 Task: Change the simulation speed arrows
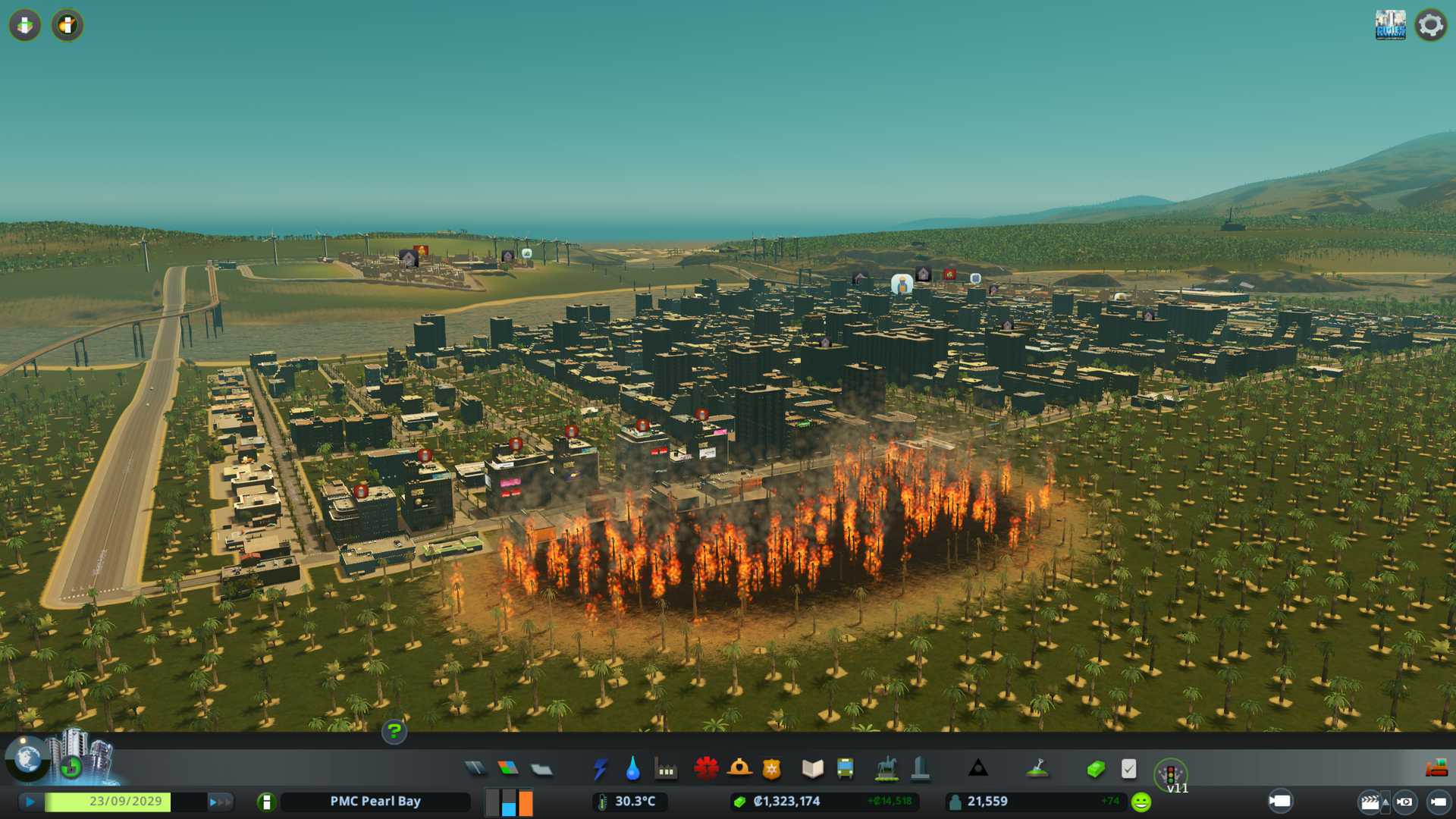tap(220, 802)
